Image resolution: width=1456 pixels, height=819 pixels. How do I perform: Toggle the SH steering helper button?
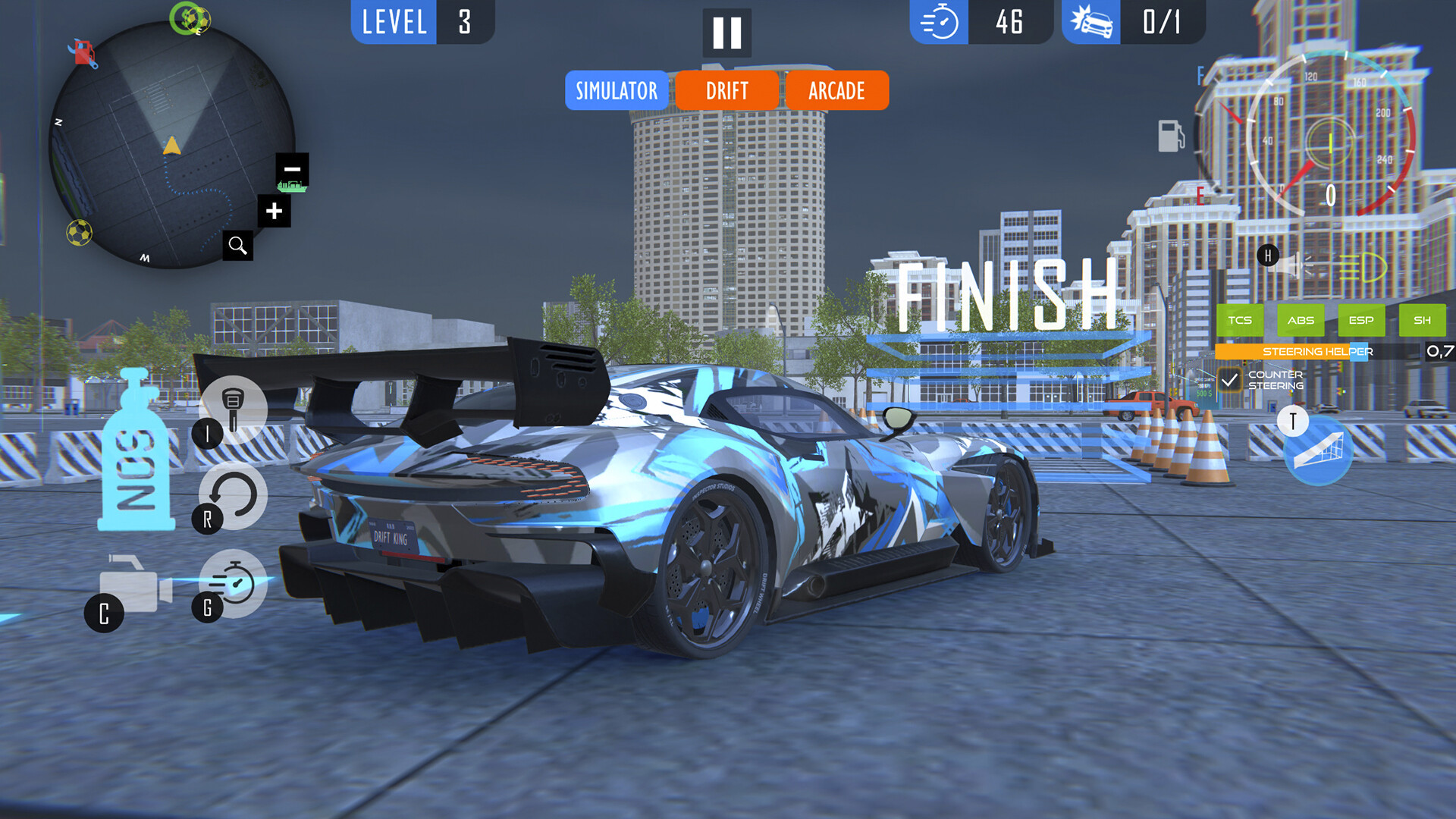1422,320
